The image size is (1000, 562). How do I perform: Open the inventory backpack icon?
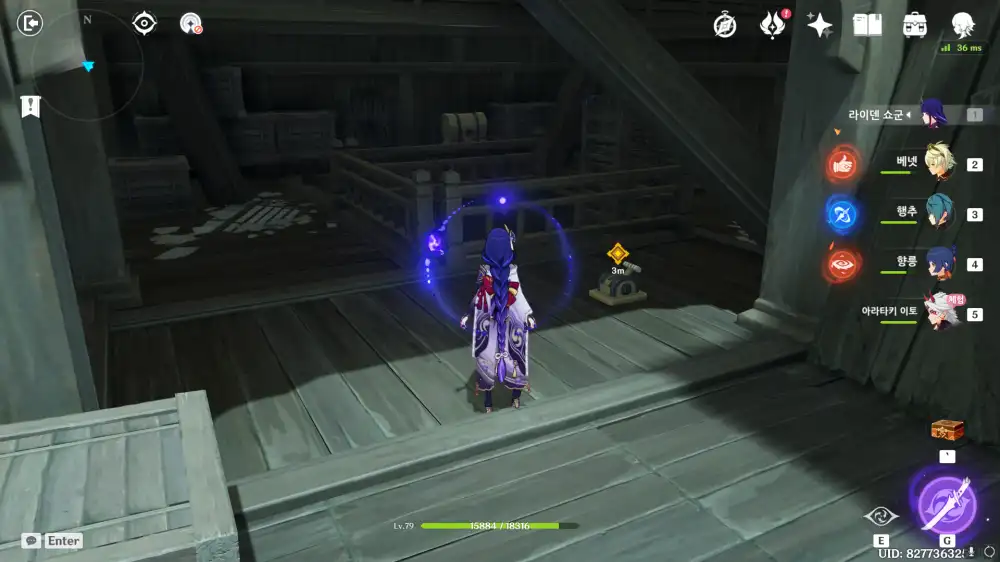pyautogui.click(x=914, y=25)
